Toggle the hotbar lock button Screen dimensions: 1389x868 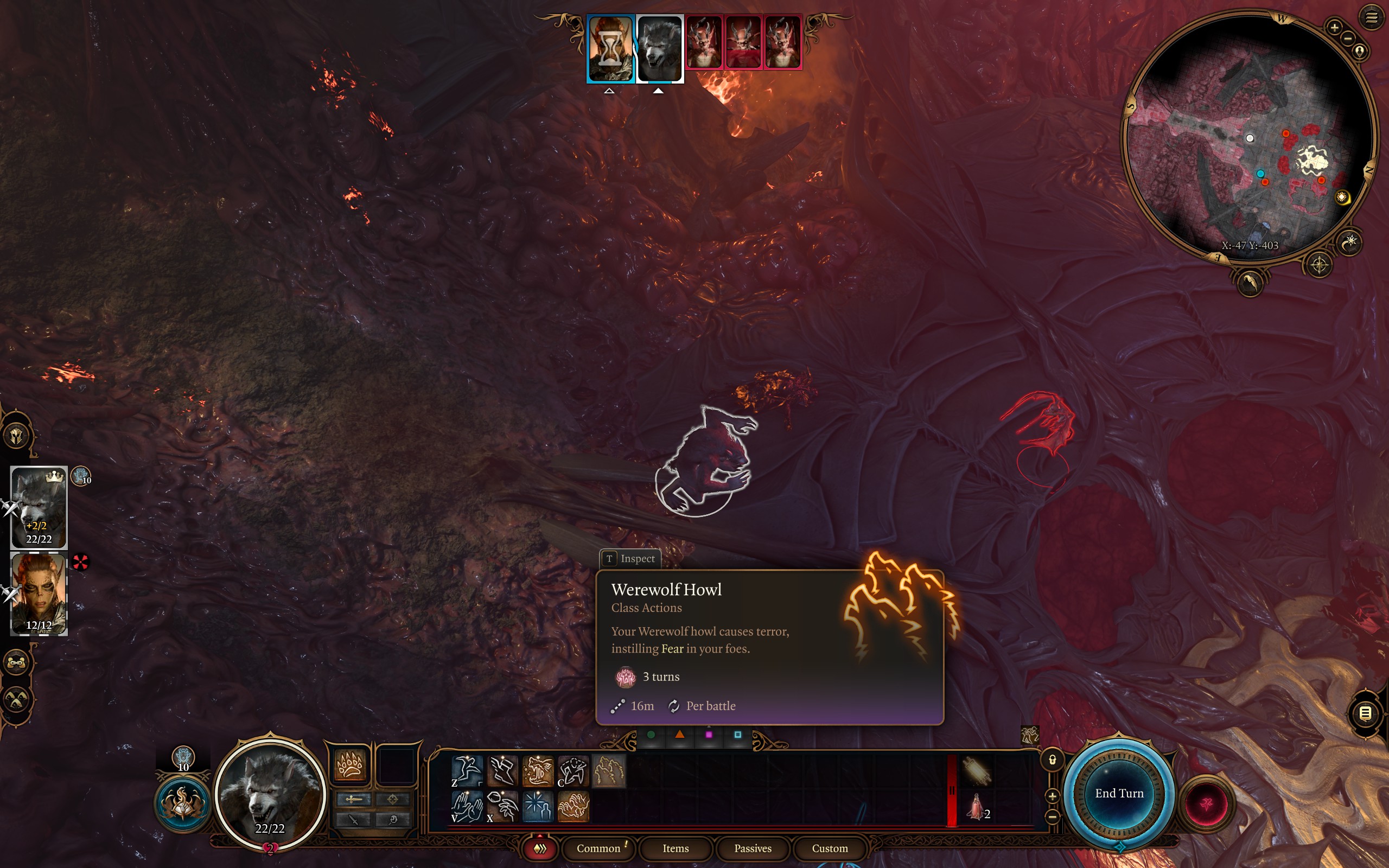[1053, 759]
